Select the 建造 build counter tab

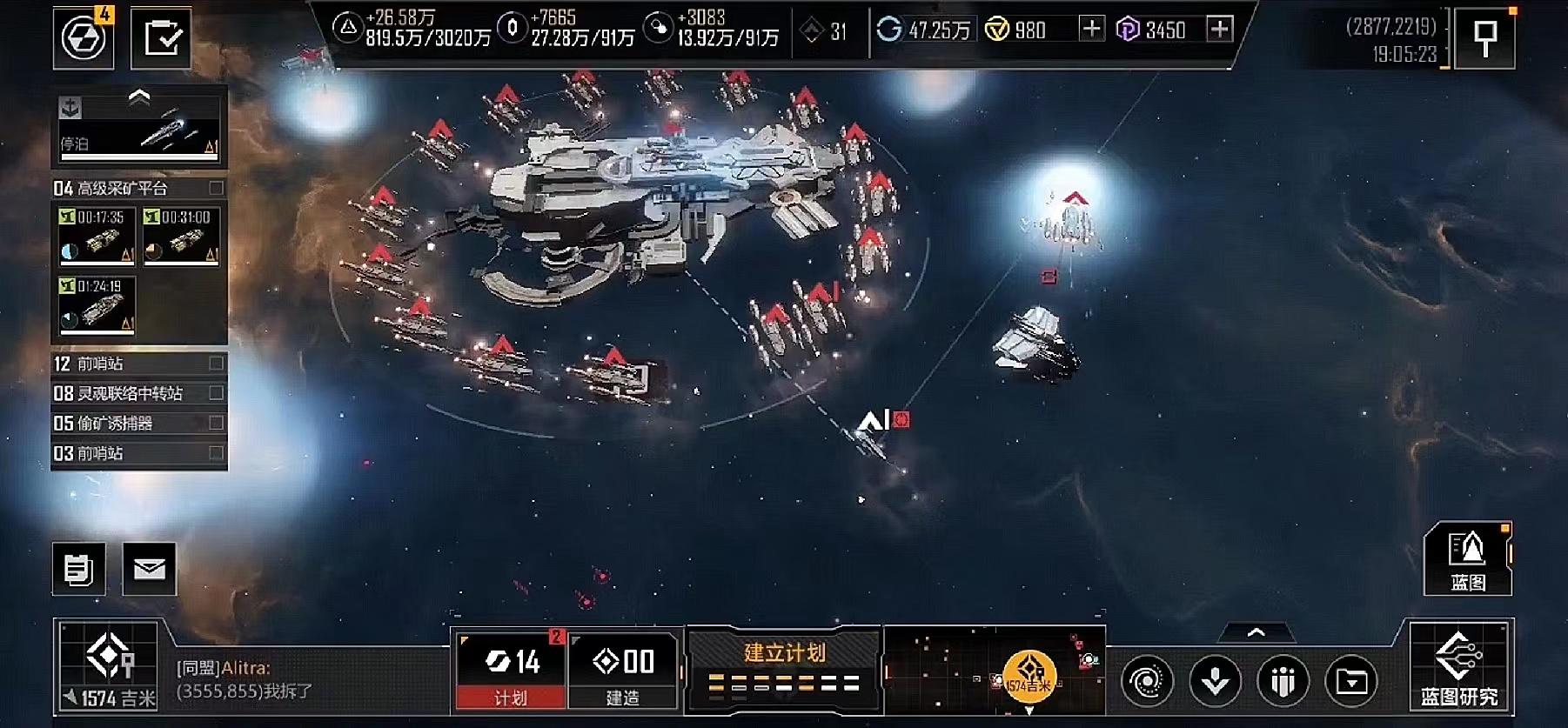coord(623,671)
